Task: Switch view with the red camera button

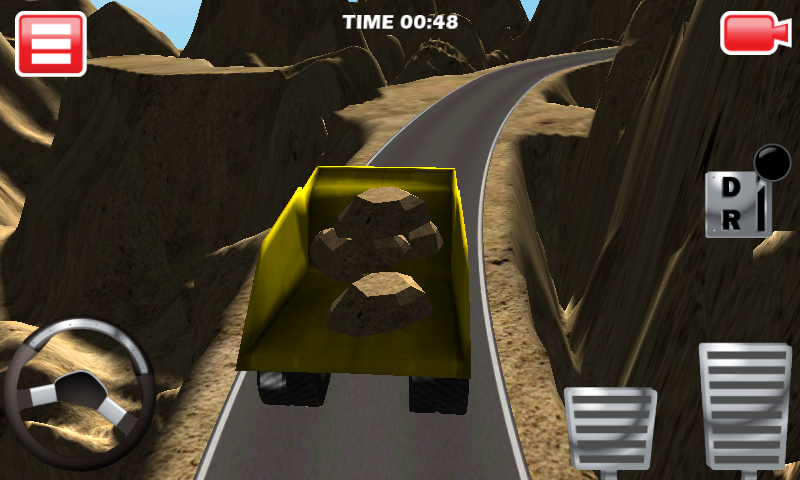Action: tap(755, 33)
